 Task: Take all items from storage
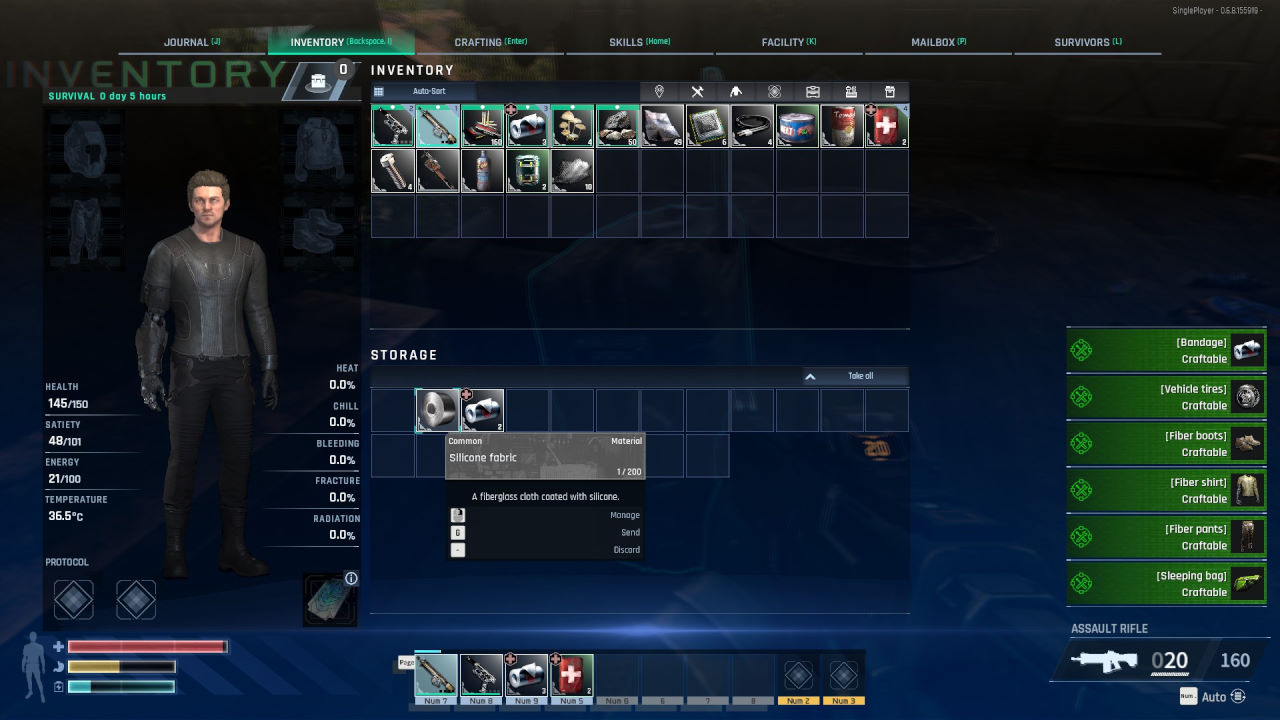(x=856, y=376)
